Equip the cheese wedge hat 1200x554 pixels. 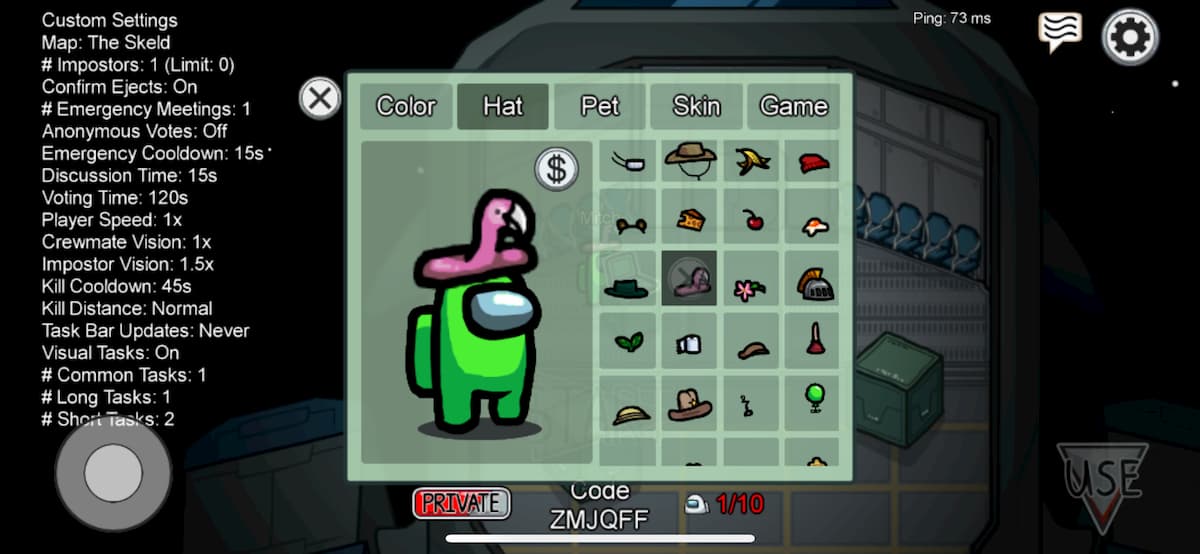pos(689,218)
